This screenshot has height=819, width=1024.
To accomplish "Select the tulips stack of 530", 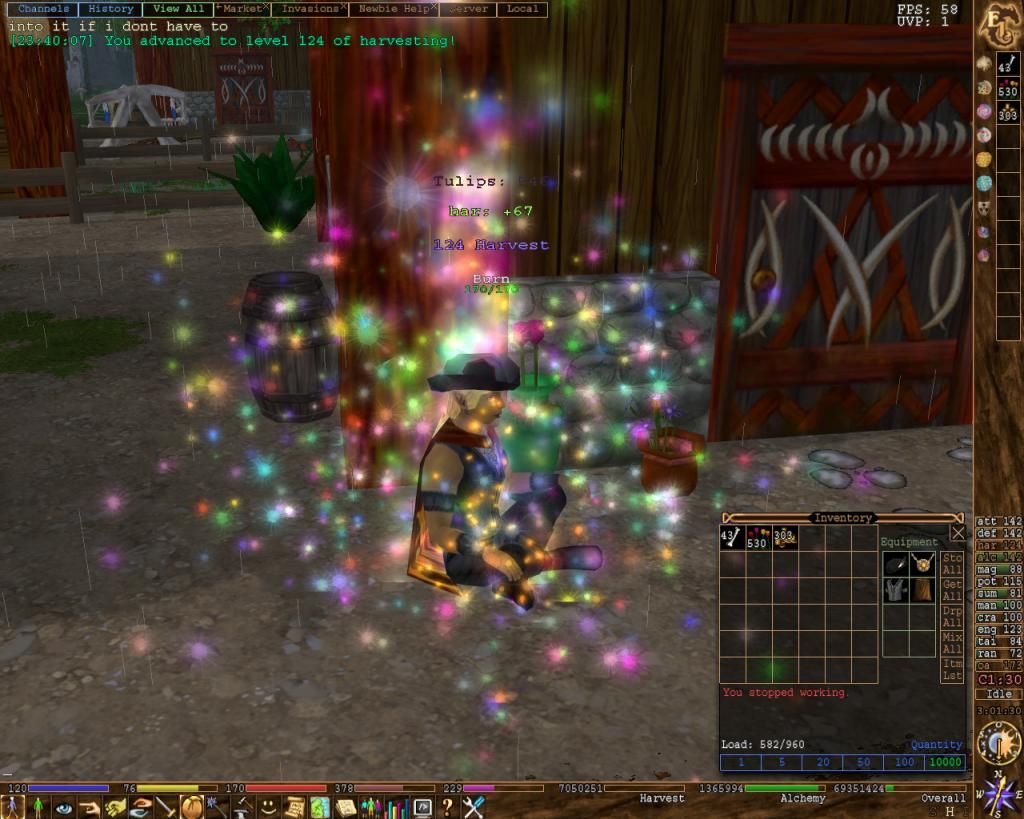I will (x=757, y=539).
